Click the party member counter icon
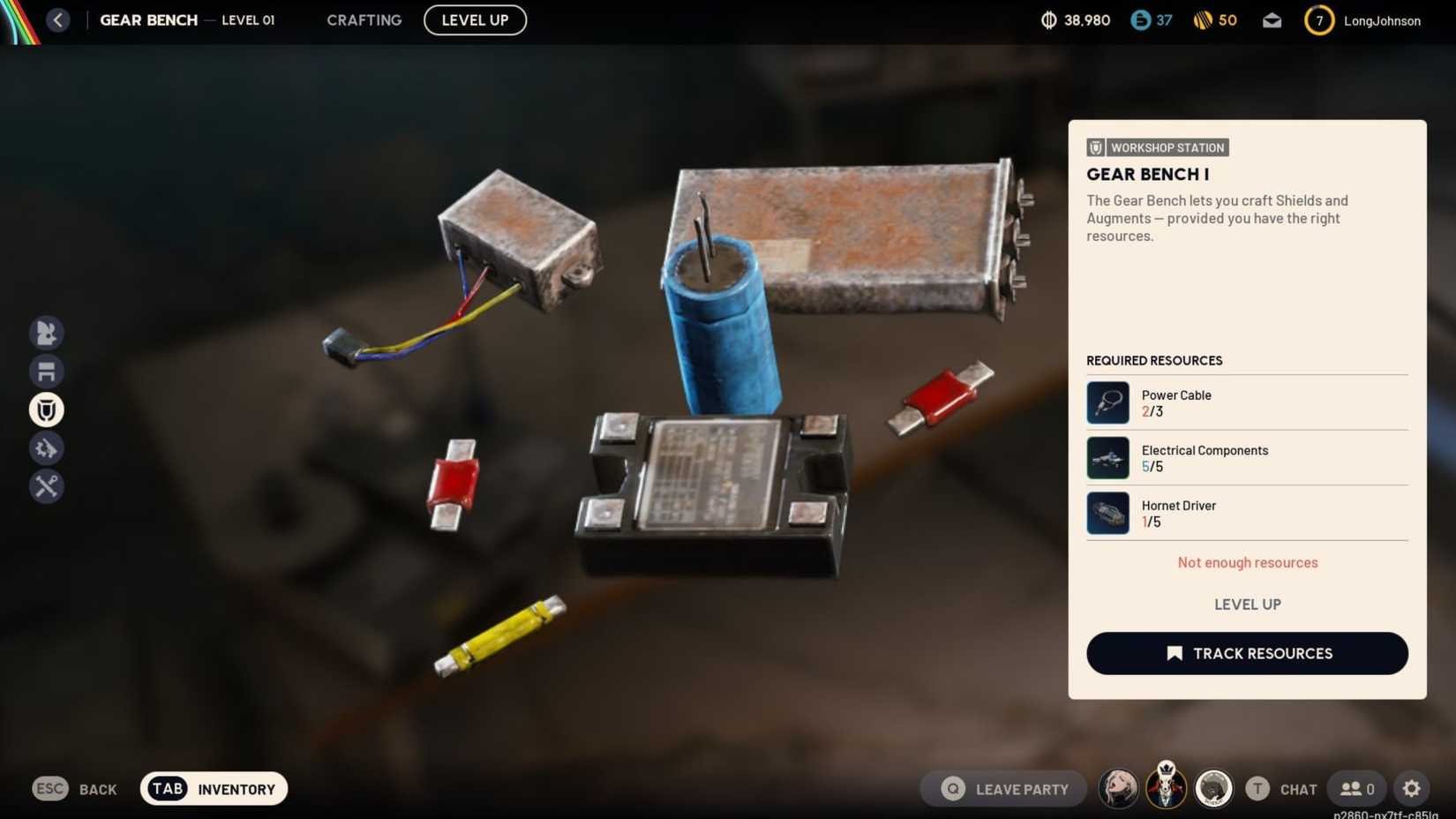This screenshot has height=819, width=1456. [1356, 788]
